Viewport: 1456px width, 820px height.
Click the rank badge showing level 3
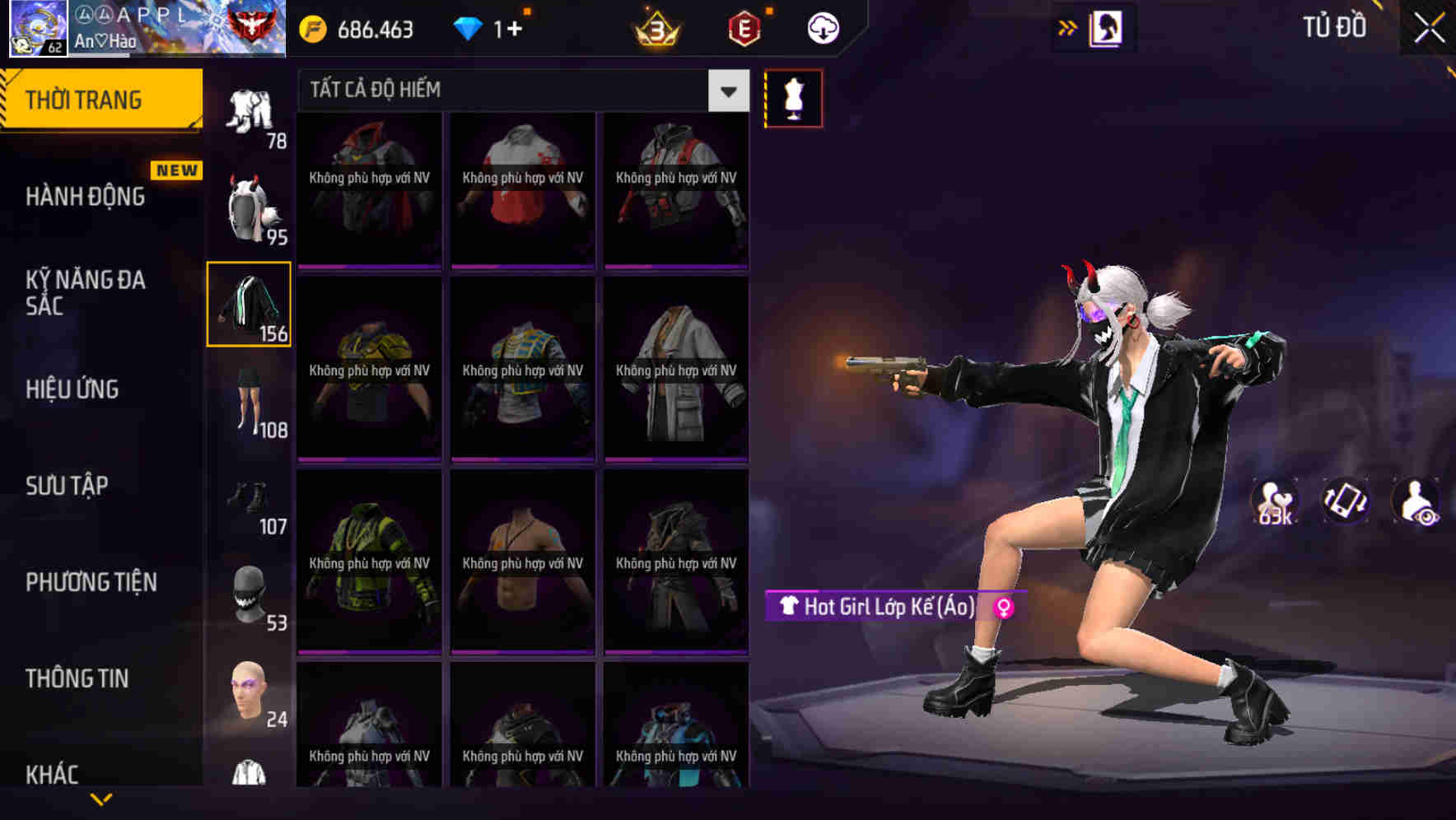point(655,27)
